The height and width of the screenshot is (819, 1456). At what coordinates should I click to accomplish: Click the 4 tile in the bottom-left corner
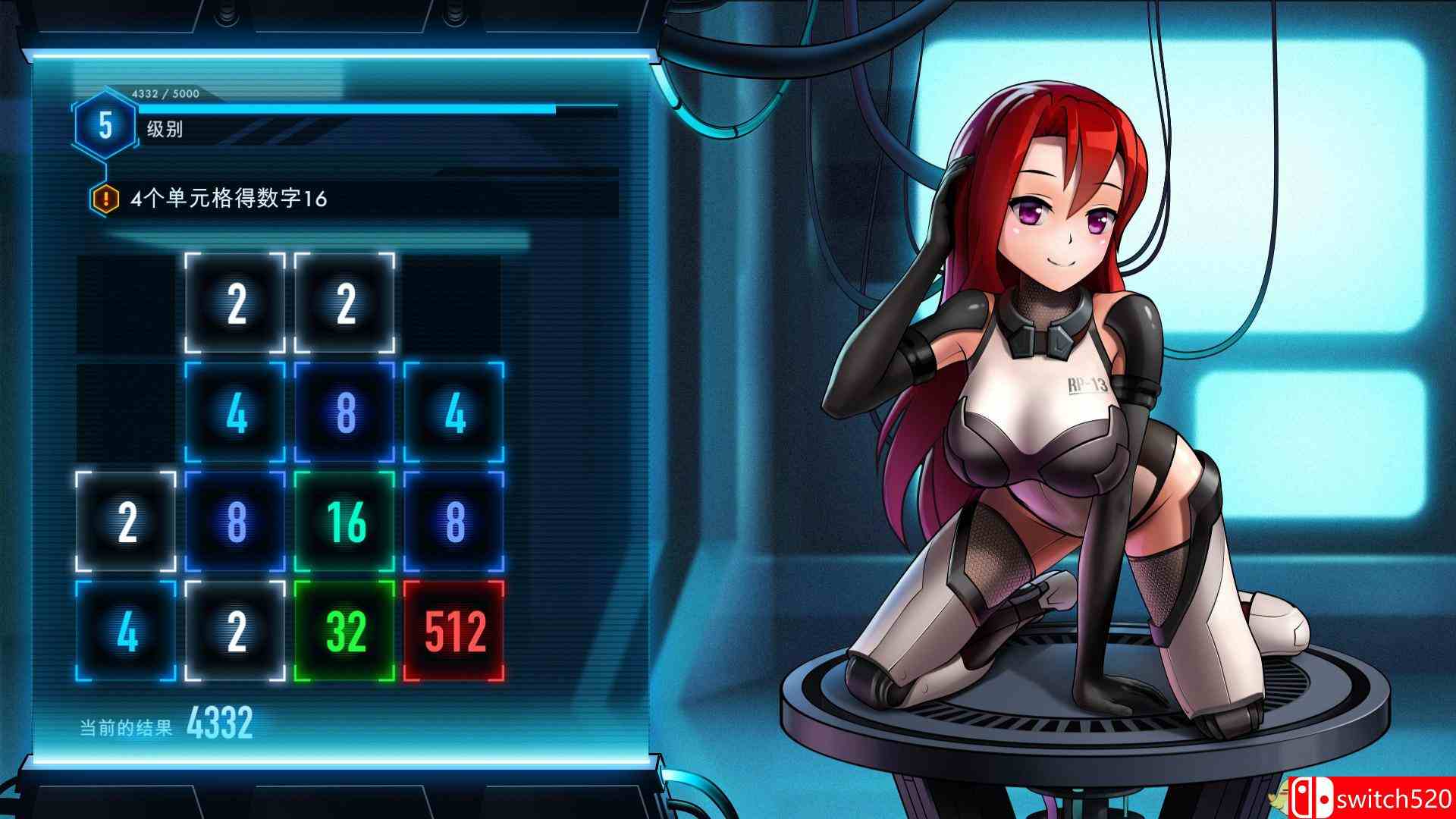pos(126,630)
